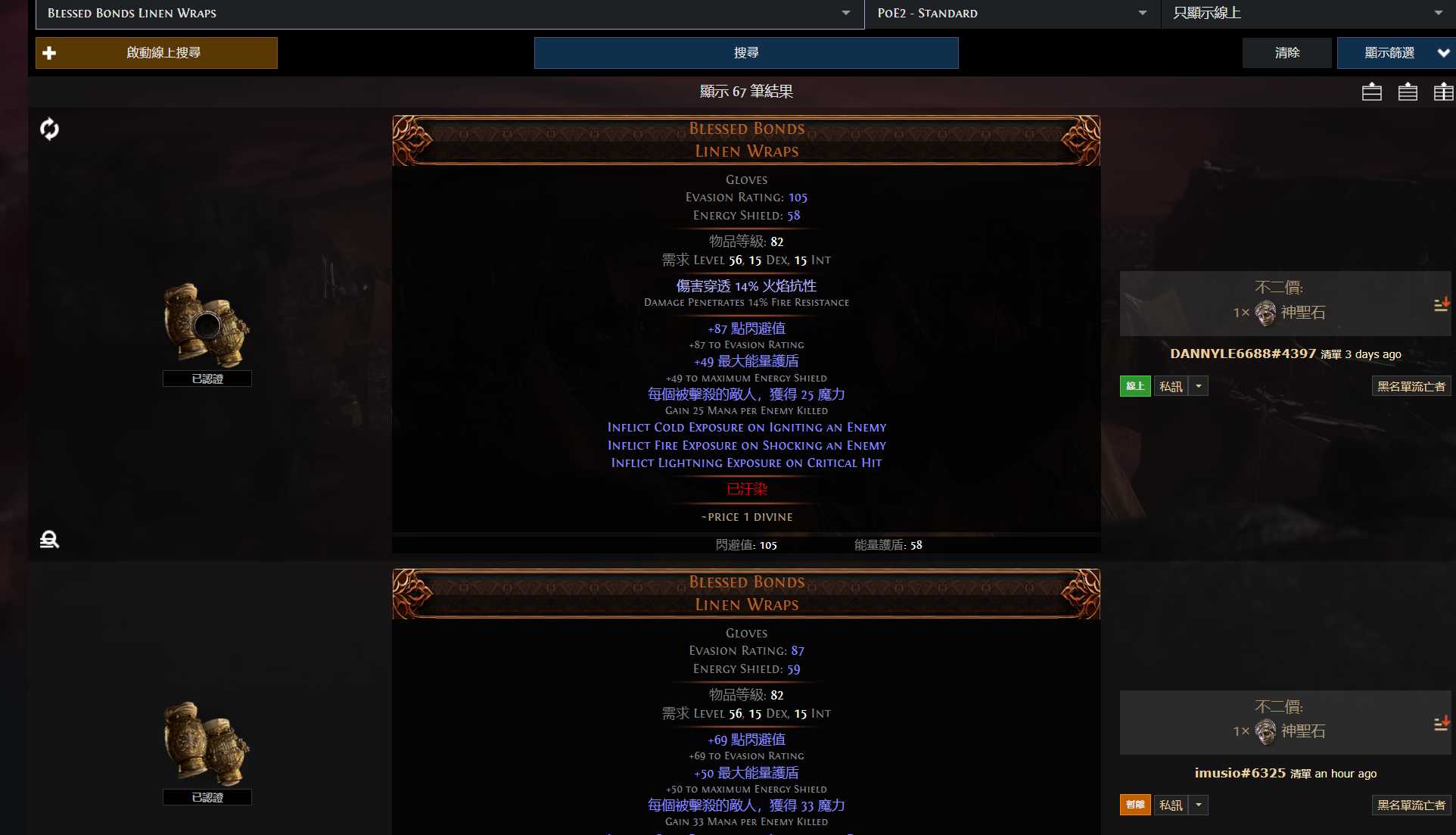Click 黑名單流亡者 on the first listing
This screenshot has width=1456, height=835.
[x=1410, y=385]
